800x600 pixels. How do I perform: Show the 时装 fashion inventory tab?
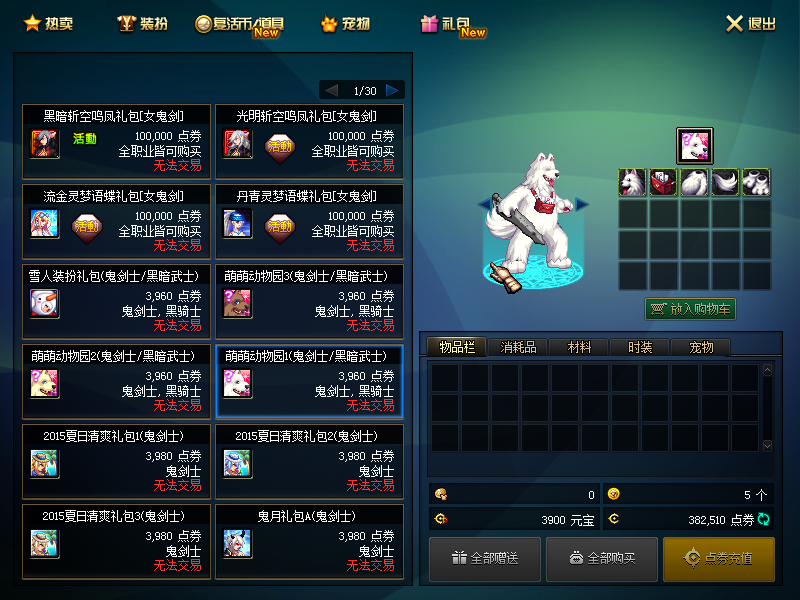[x=640, y=347]
